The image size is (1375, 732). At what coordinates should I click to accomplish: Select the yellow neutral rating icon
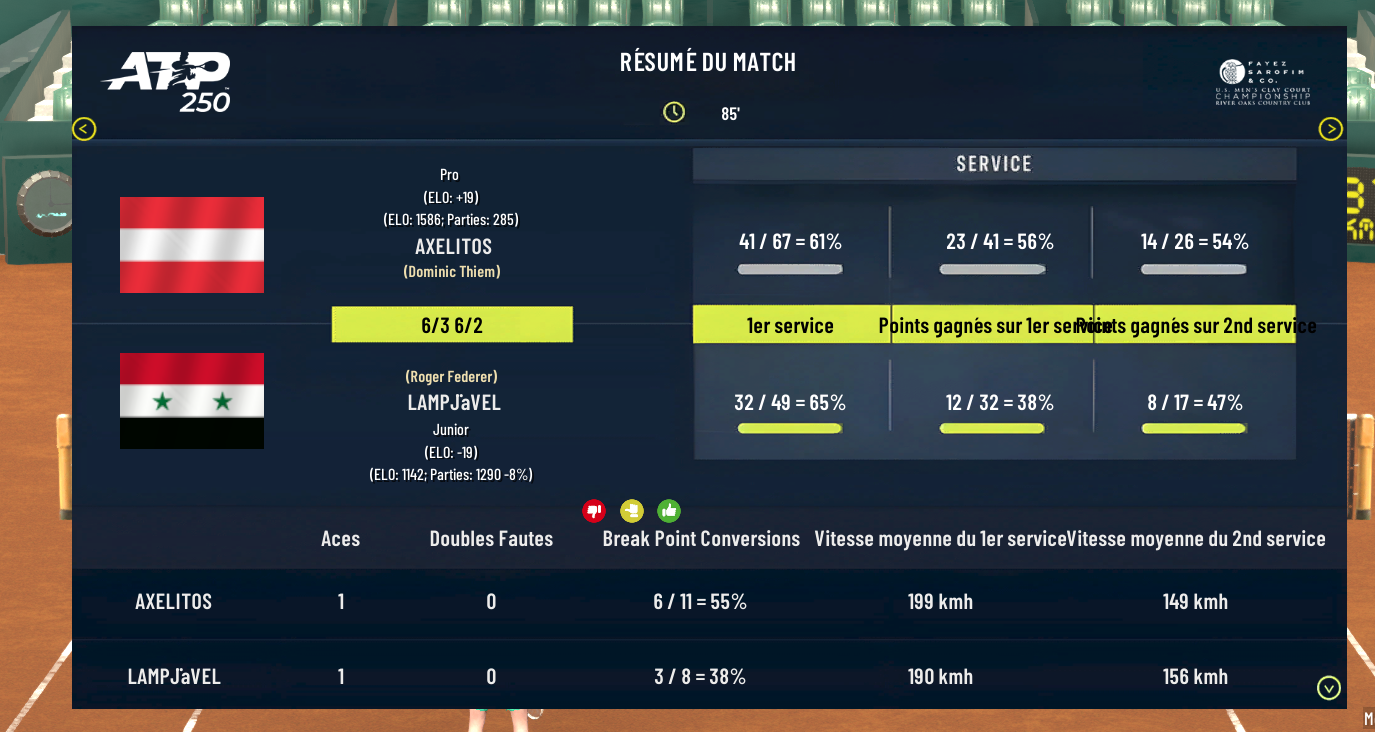631,511
